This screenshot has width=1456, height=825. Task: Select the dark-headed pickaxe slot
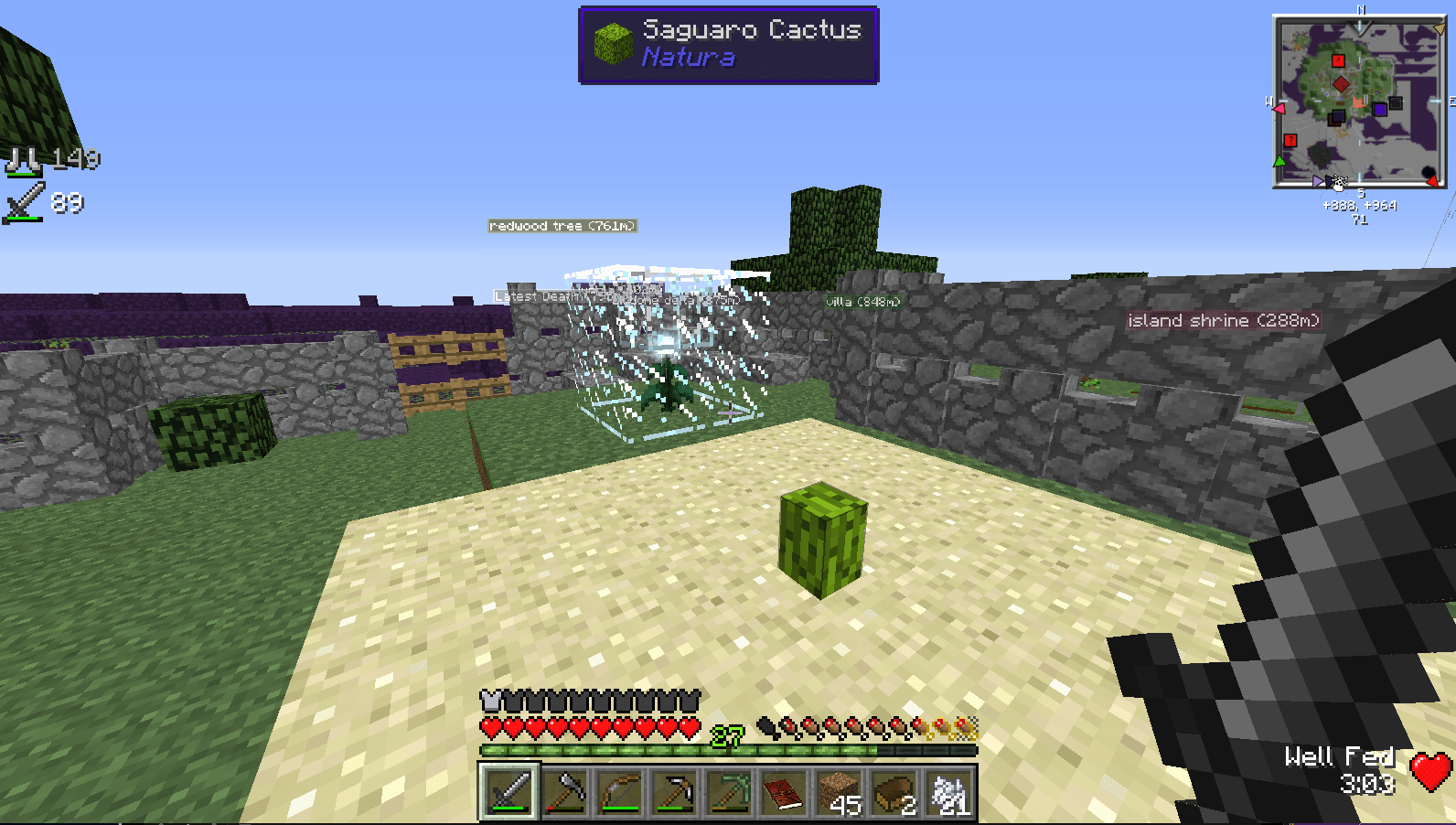(674, 792)
